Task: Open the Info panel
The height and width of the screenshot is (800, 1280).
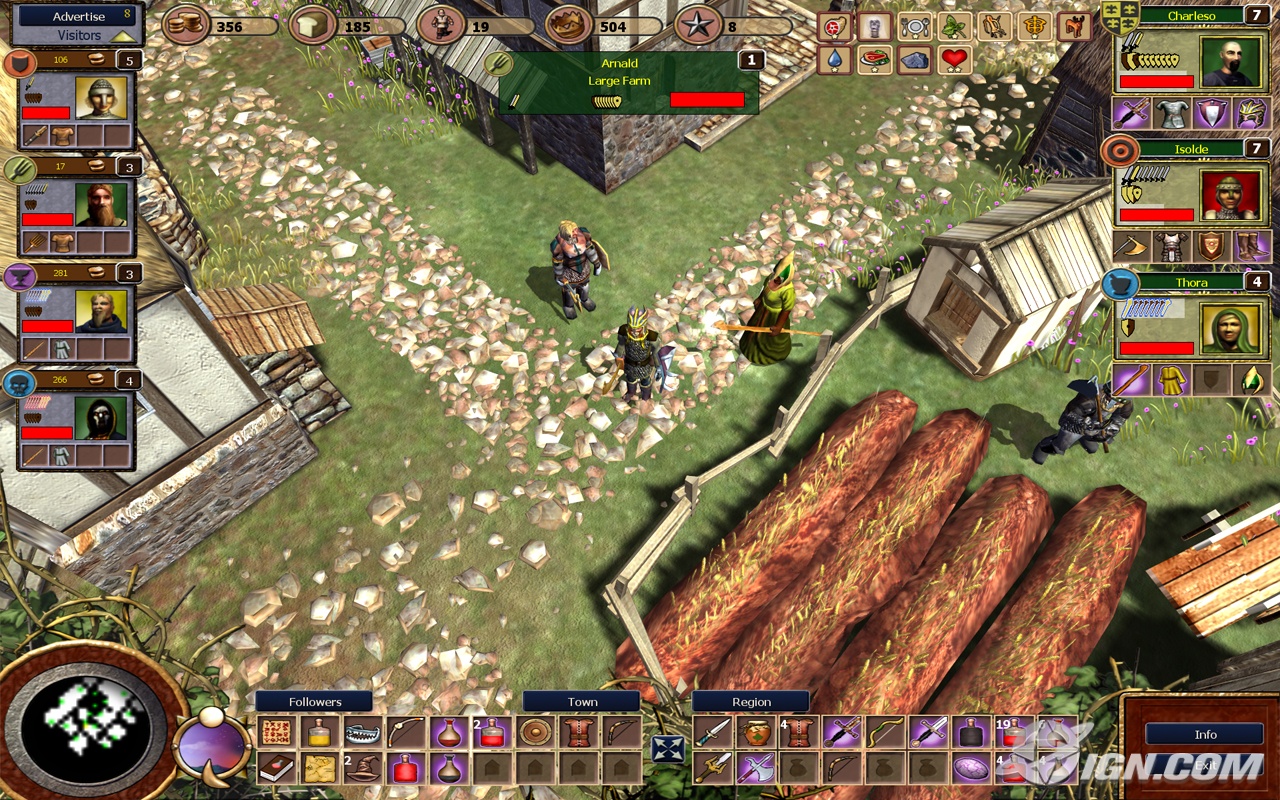Action: pos(1205,734)
